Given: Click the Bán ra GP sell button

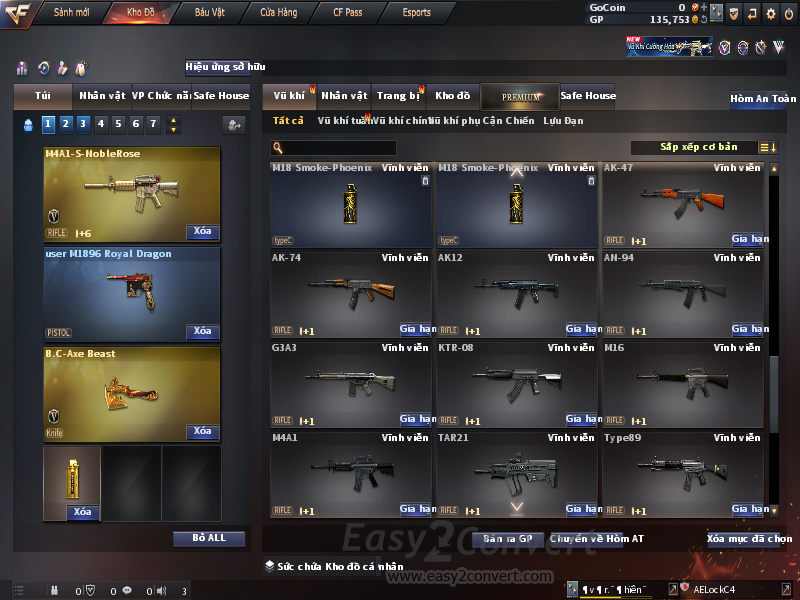Looking at the screenshot, I should click(506, 539).
